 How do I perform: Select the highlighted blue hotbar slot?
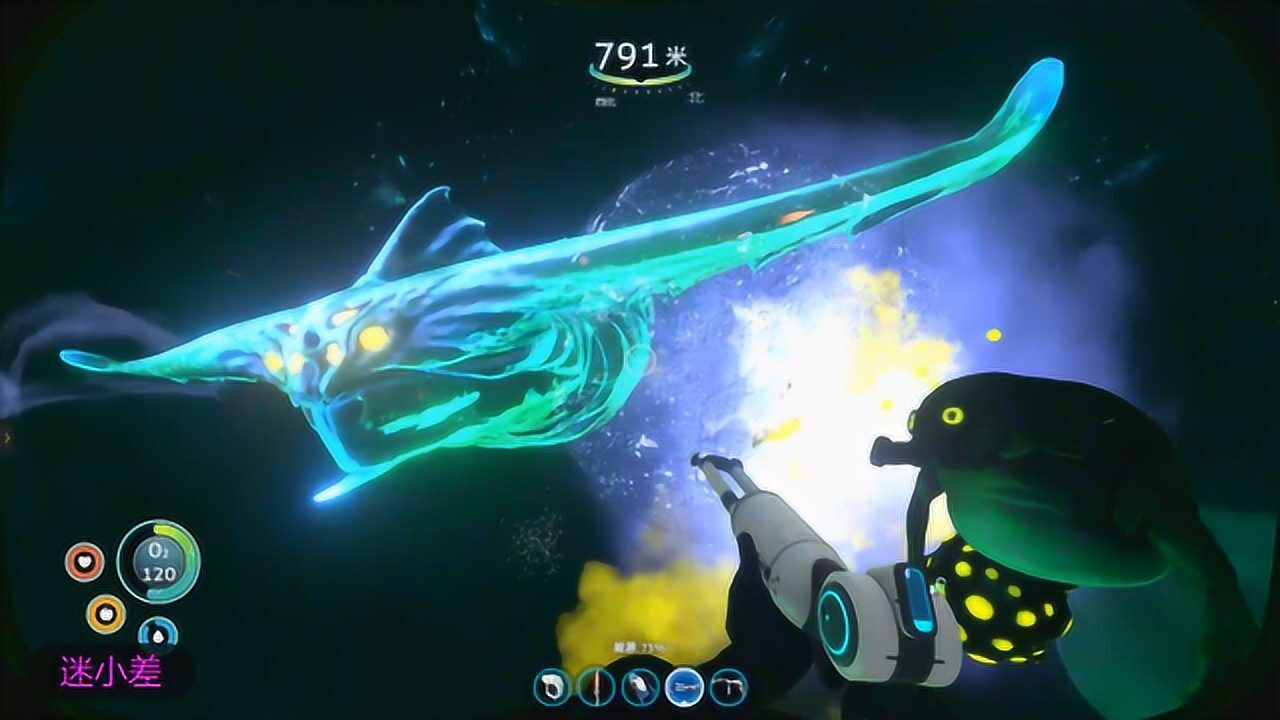tap(683, 687)
